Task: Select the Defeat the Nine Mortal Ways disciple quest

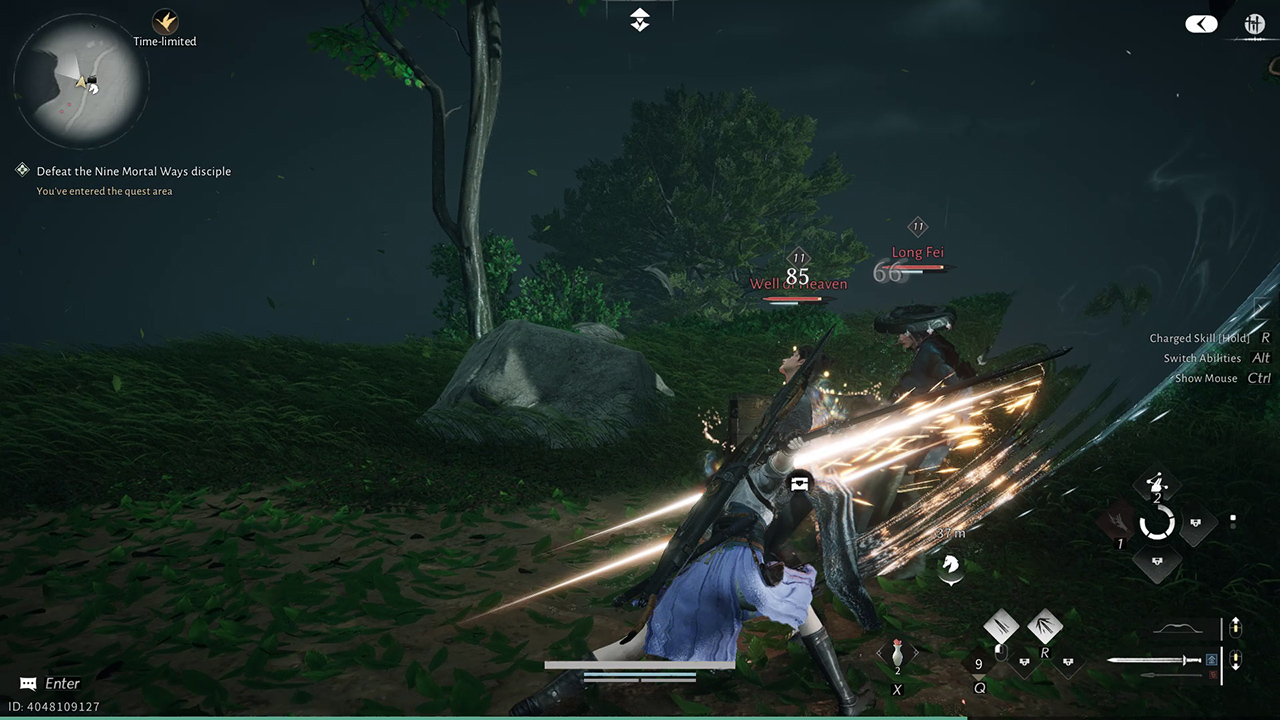Action: click(x=133, y=171)
